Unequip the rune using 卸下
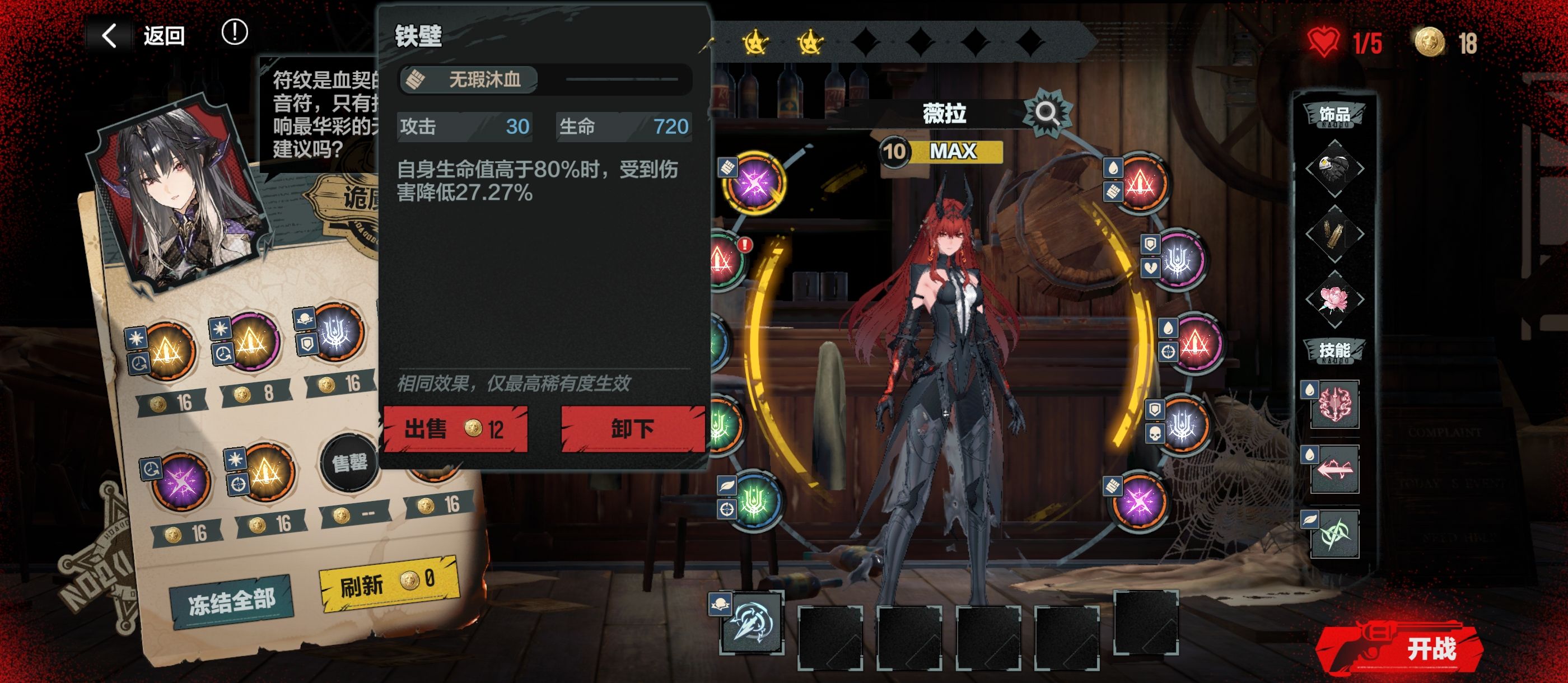 (x=632, y=429)
